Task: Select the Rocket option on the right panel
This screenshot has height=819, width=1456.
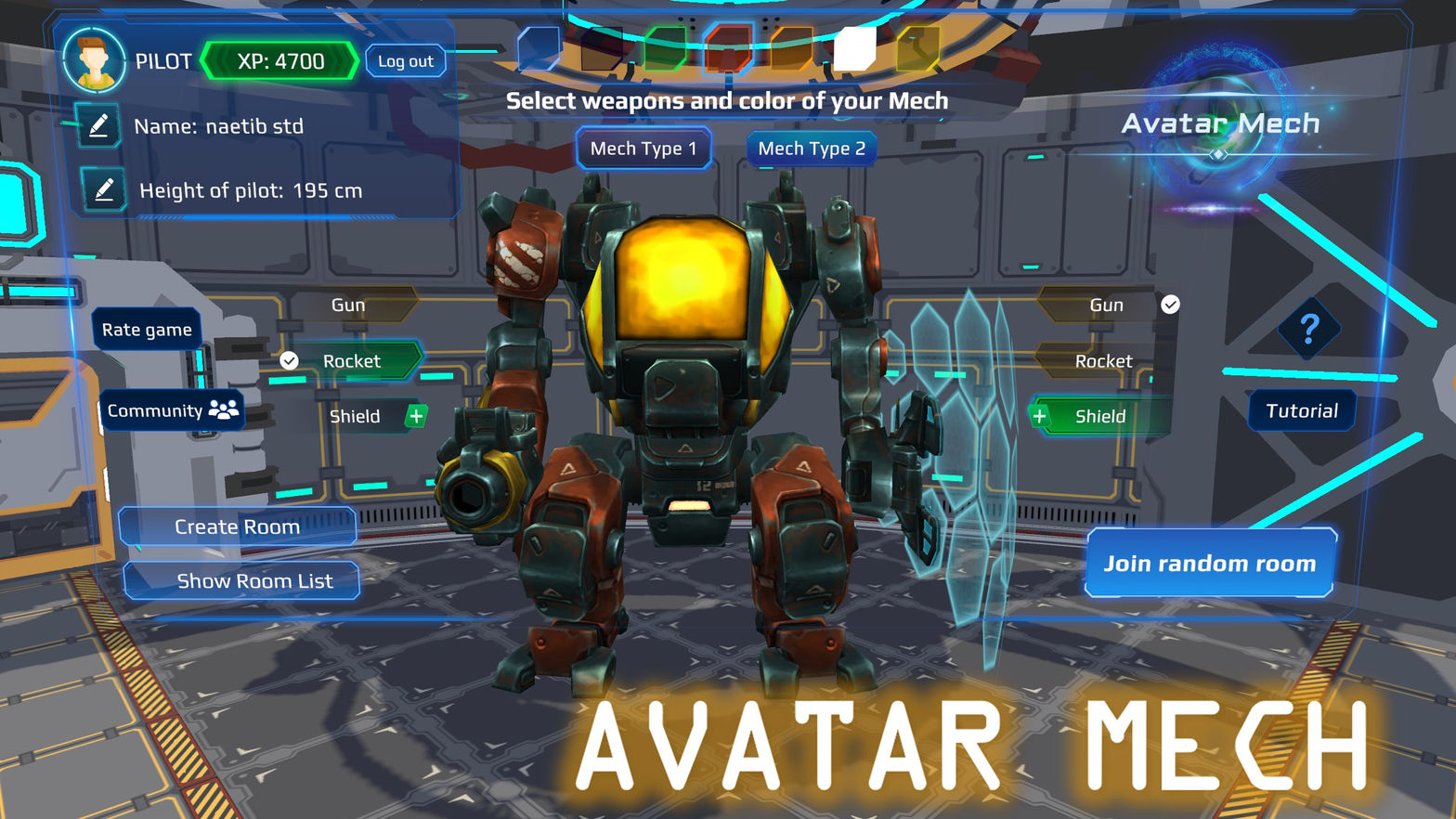Action: (x=1104, y=360)
